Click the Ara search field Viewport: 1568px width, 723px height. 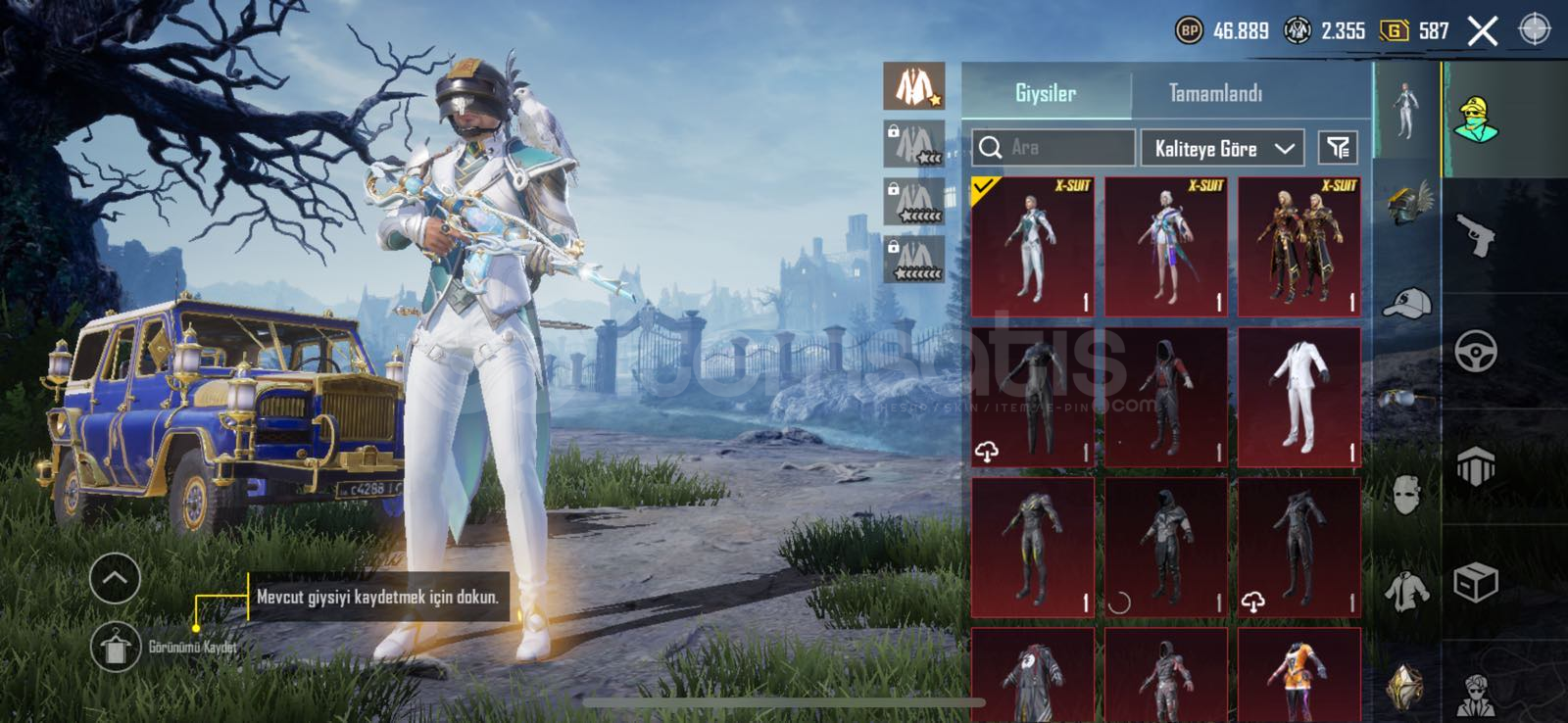[x=1053, y=148]
